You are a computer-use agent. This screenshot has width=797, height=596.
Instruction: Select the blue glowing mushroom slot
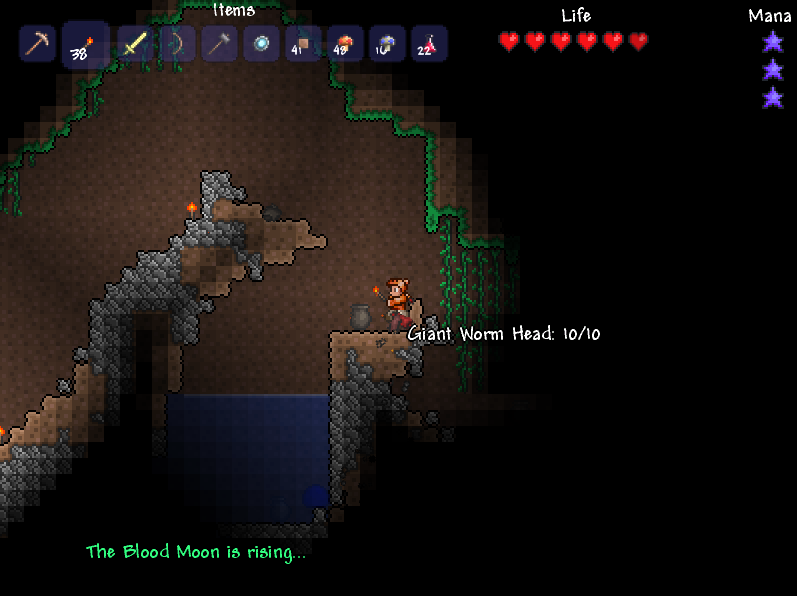click(387, 44)
